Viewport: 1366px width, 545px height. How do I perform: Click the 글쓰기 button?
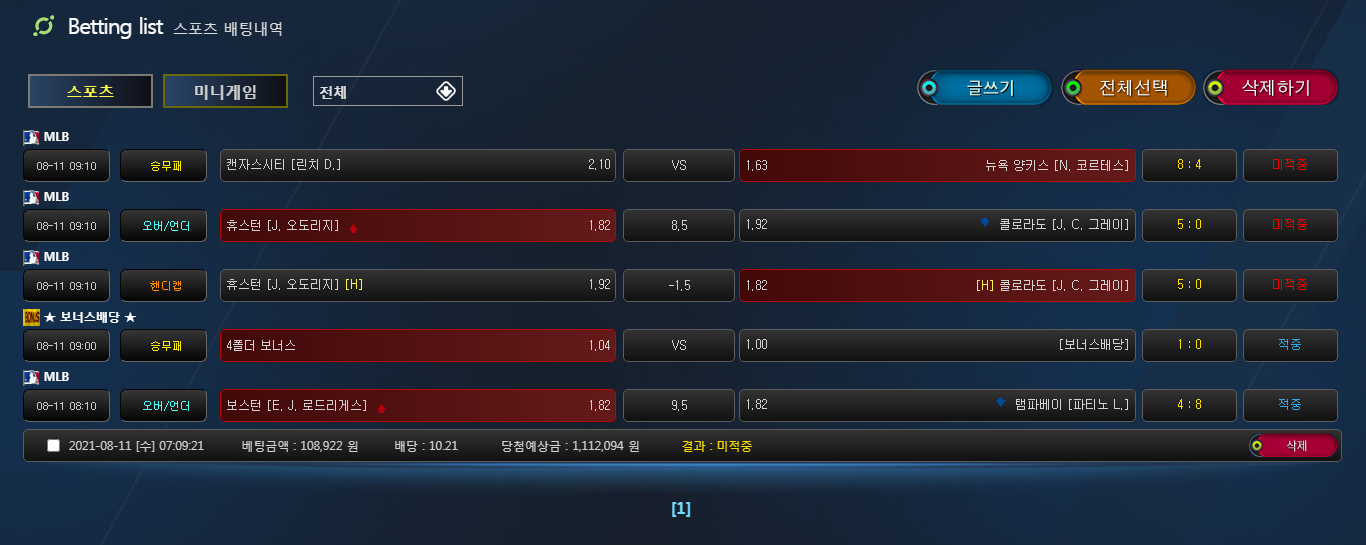(985, 88)
